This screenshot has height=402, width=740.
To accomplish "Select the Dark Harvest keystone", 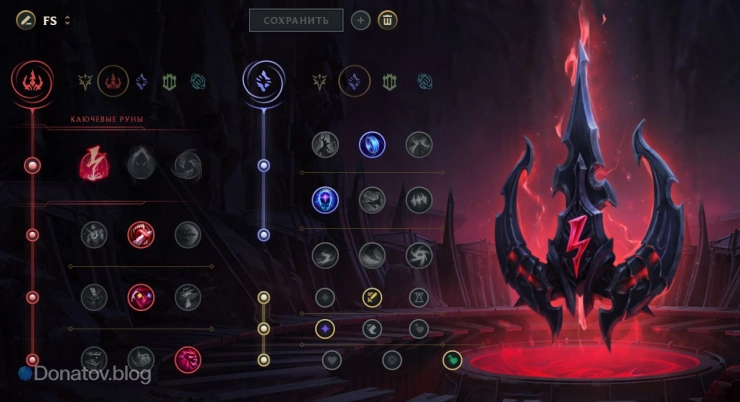I will [141, 164].
